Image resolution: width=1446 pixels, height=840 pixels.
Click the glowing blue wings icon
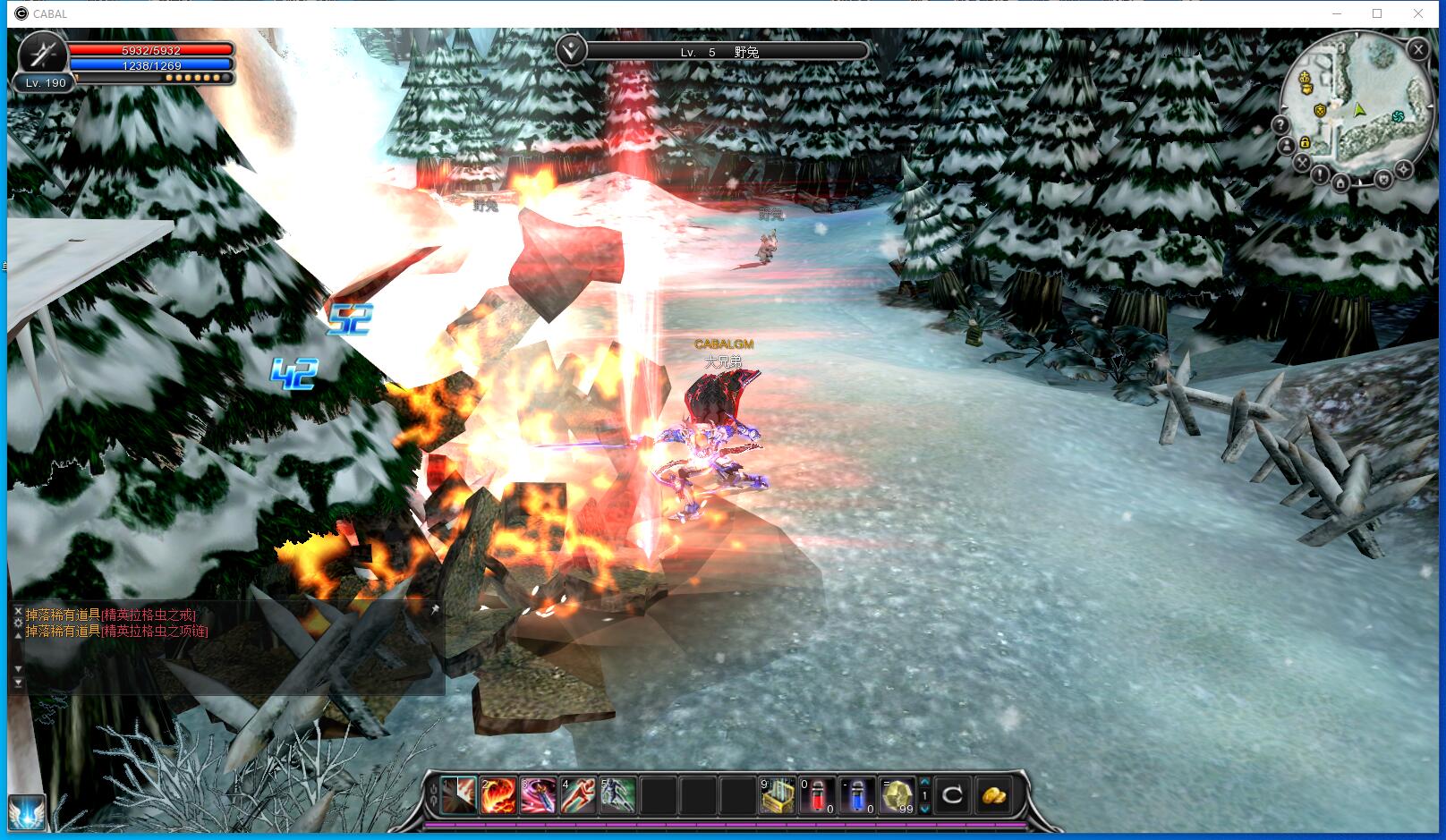point(25,814)
